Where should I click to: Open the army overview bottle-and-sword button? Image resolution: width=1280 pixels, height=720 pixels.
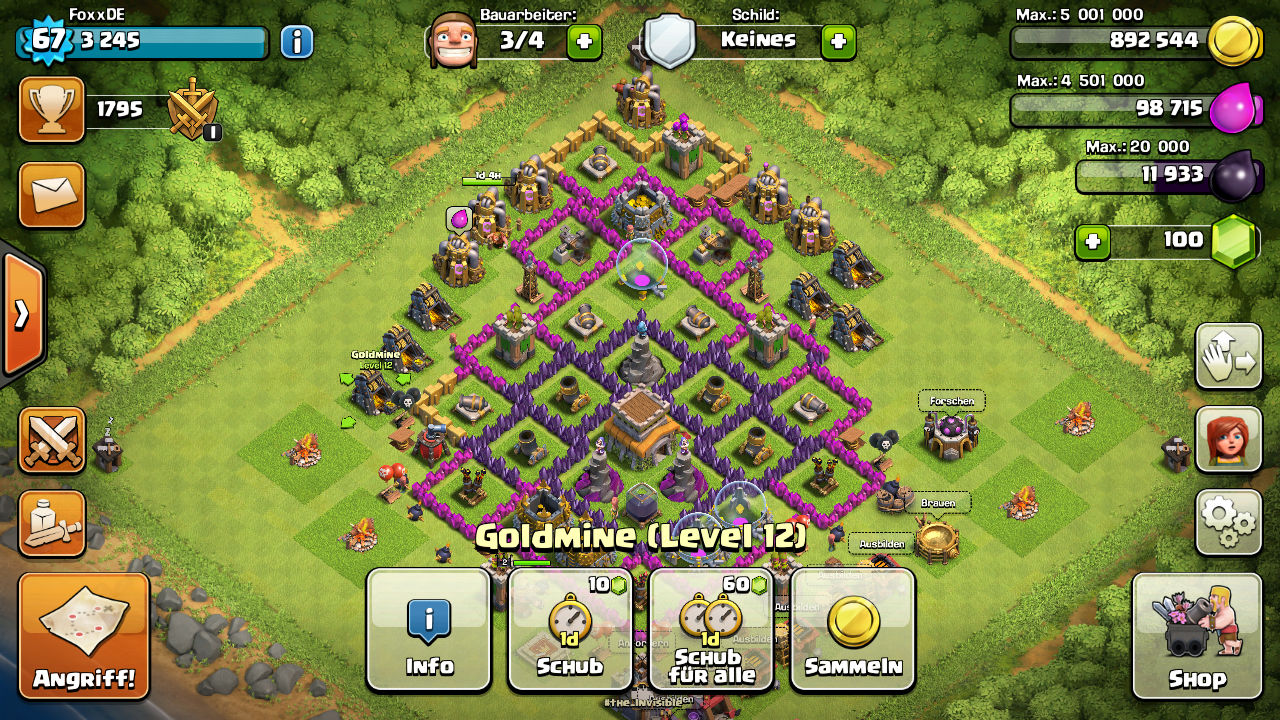tap(52, 523)
